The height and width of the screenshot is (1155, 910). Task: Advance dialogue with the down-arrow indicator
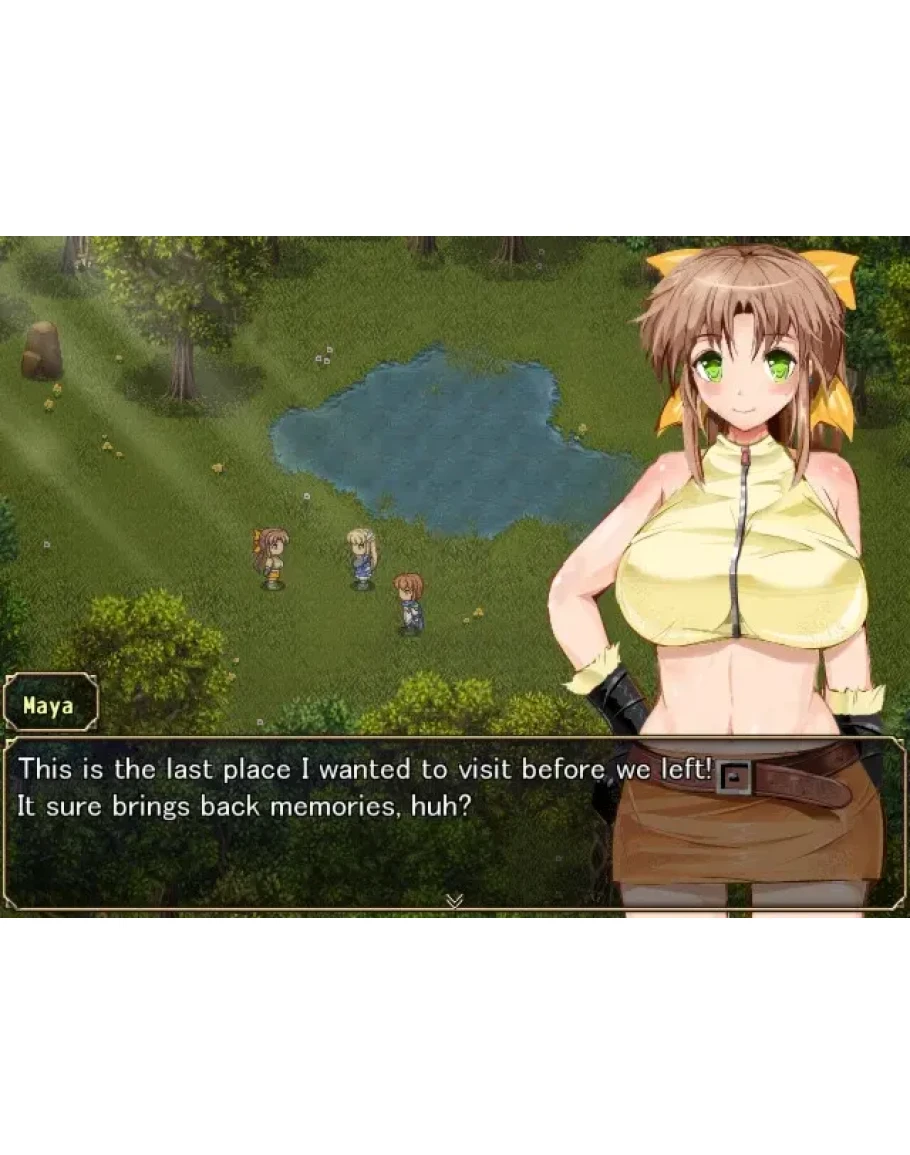point(454,901)
